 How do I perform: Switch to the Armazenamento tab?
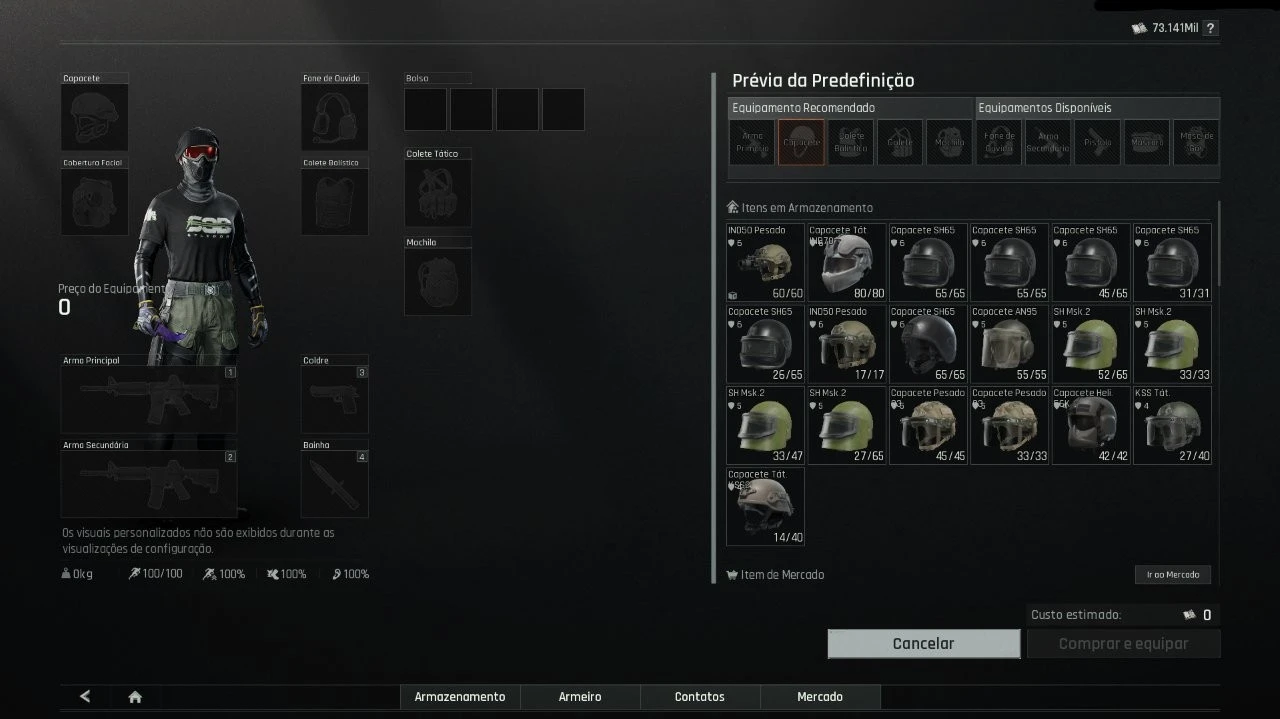[x=460, y=697]
